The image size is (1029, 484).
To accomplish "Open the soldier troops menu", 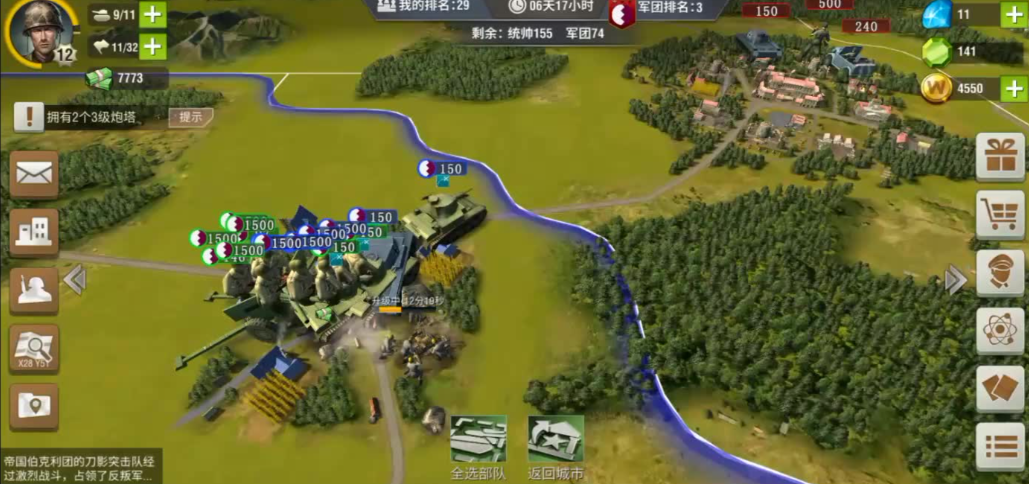I will [34, 290].
